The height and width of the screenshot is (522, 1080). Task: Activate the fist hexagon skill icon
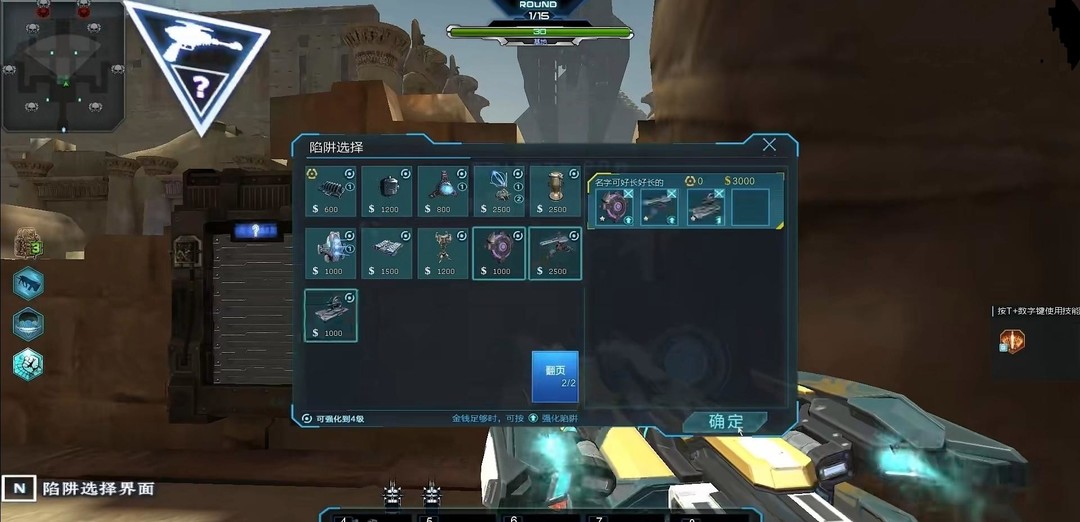(x=28, y=363)
